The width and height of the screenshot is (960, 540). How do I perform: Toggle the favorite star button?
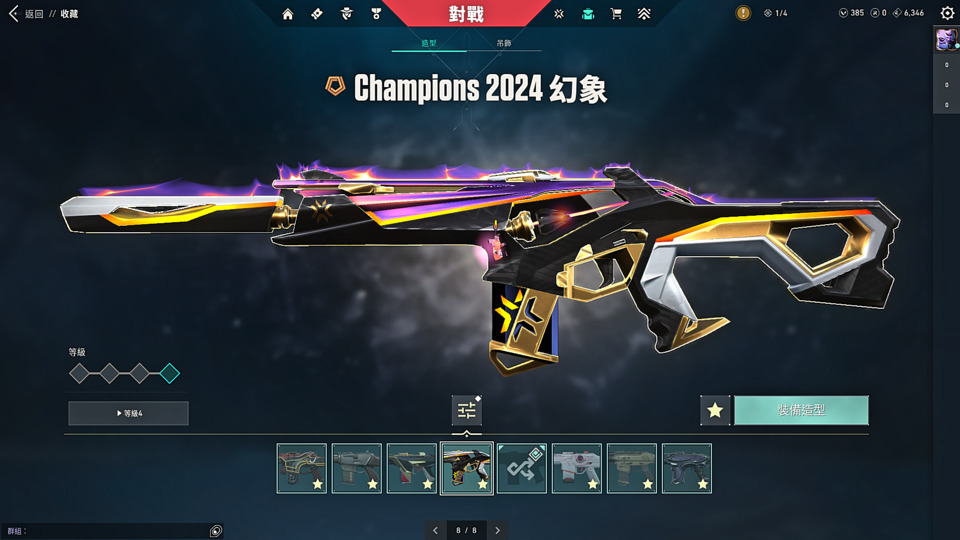coord(715,410)
